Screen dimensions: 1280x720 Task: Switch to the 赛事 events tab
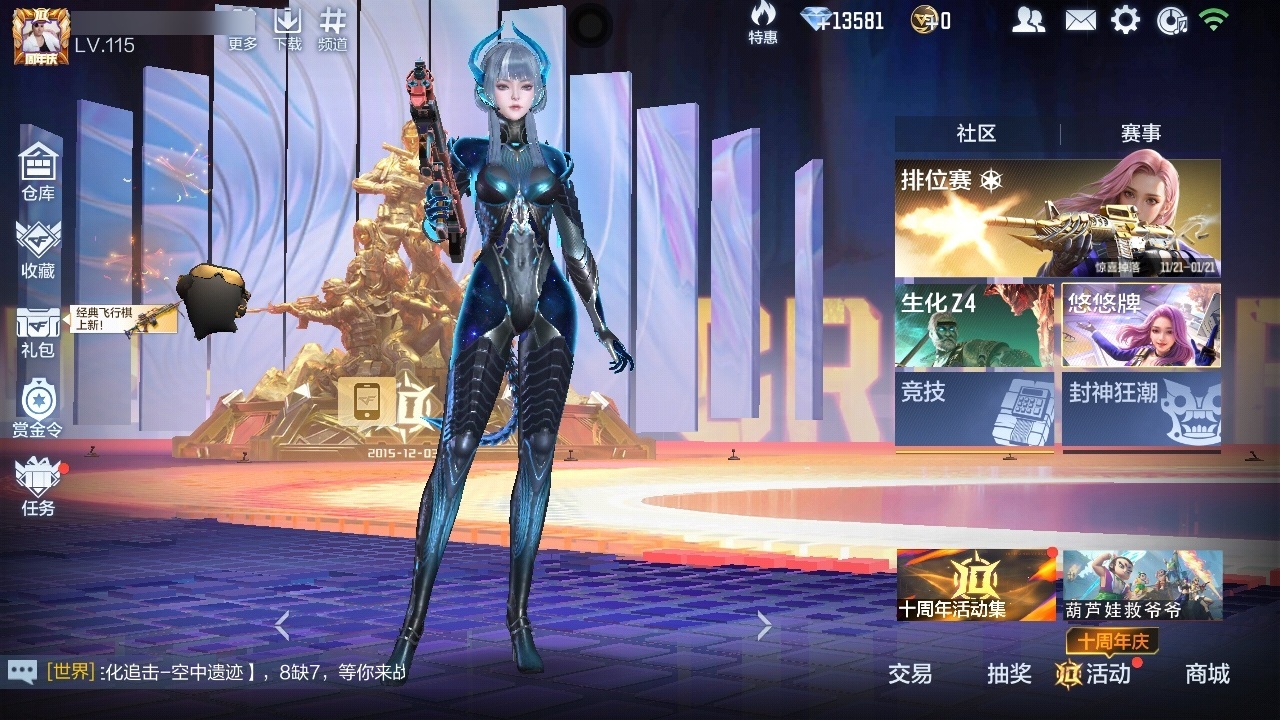[x=1140, y=134]
